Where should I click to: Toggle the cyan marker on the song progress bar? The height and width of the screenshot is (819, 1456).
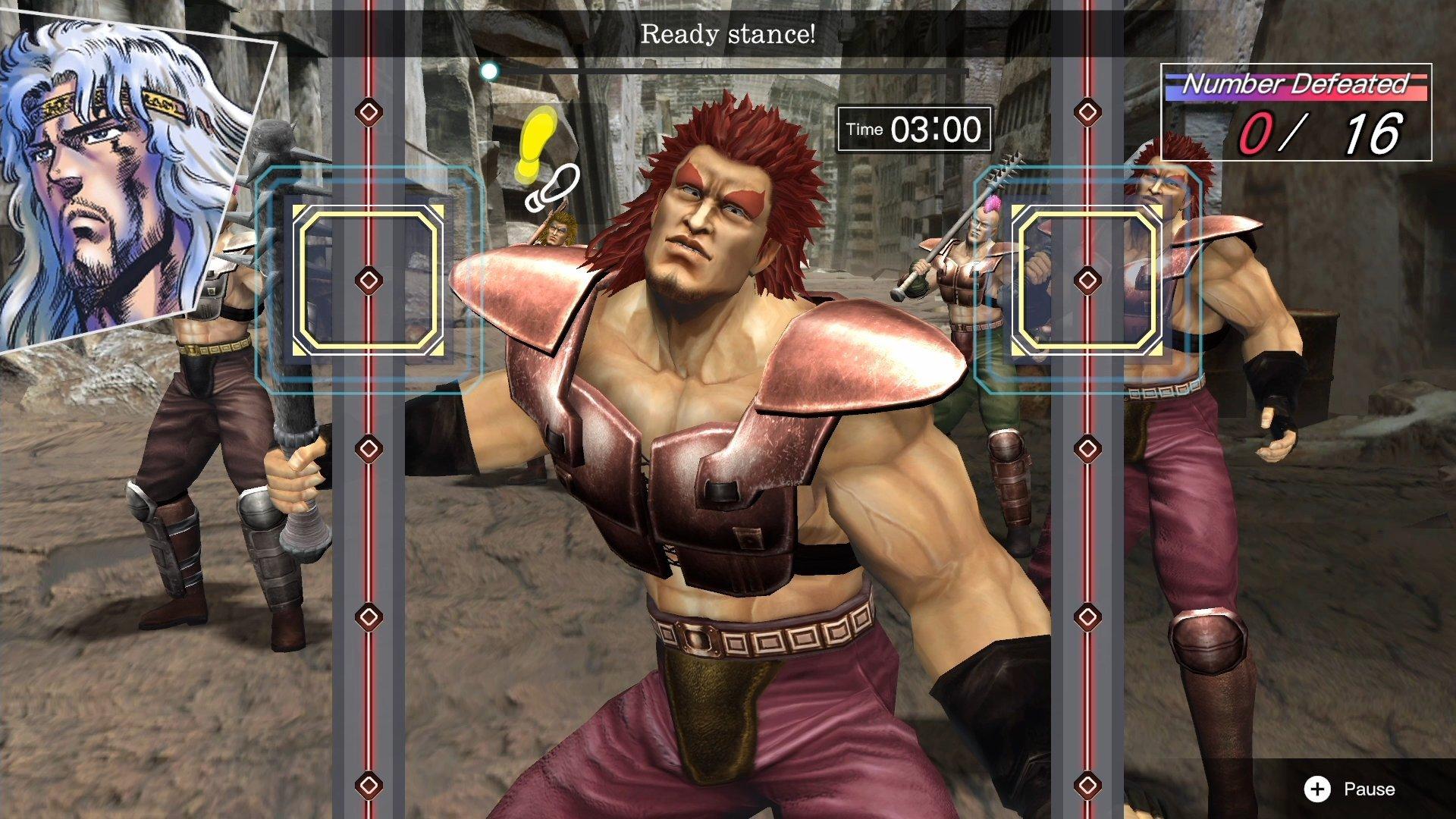pos(489,70)
